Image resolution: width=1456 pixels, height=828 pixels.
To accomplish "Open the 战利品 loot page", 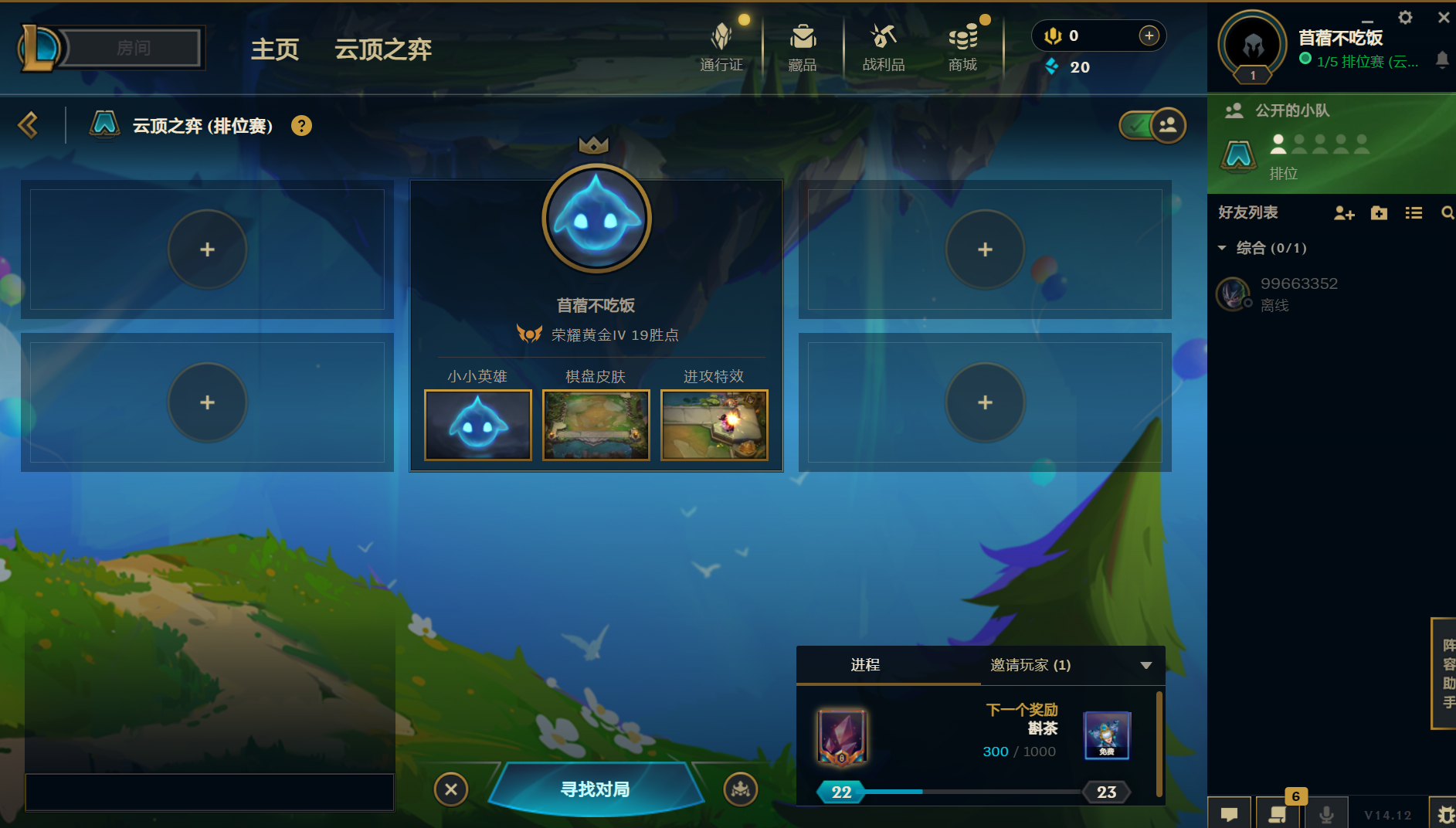I will (x=884, y=46).
